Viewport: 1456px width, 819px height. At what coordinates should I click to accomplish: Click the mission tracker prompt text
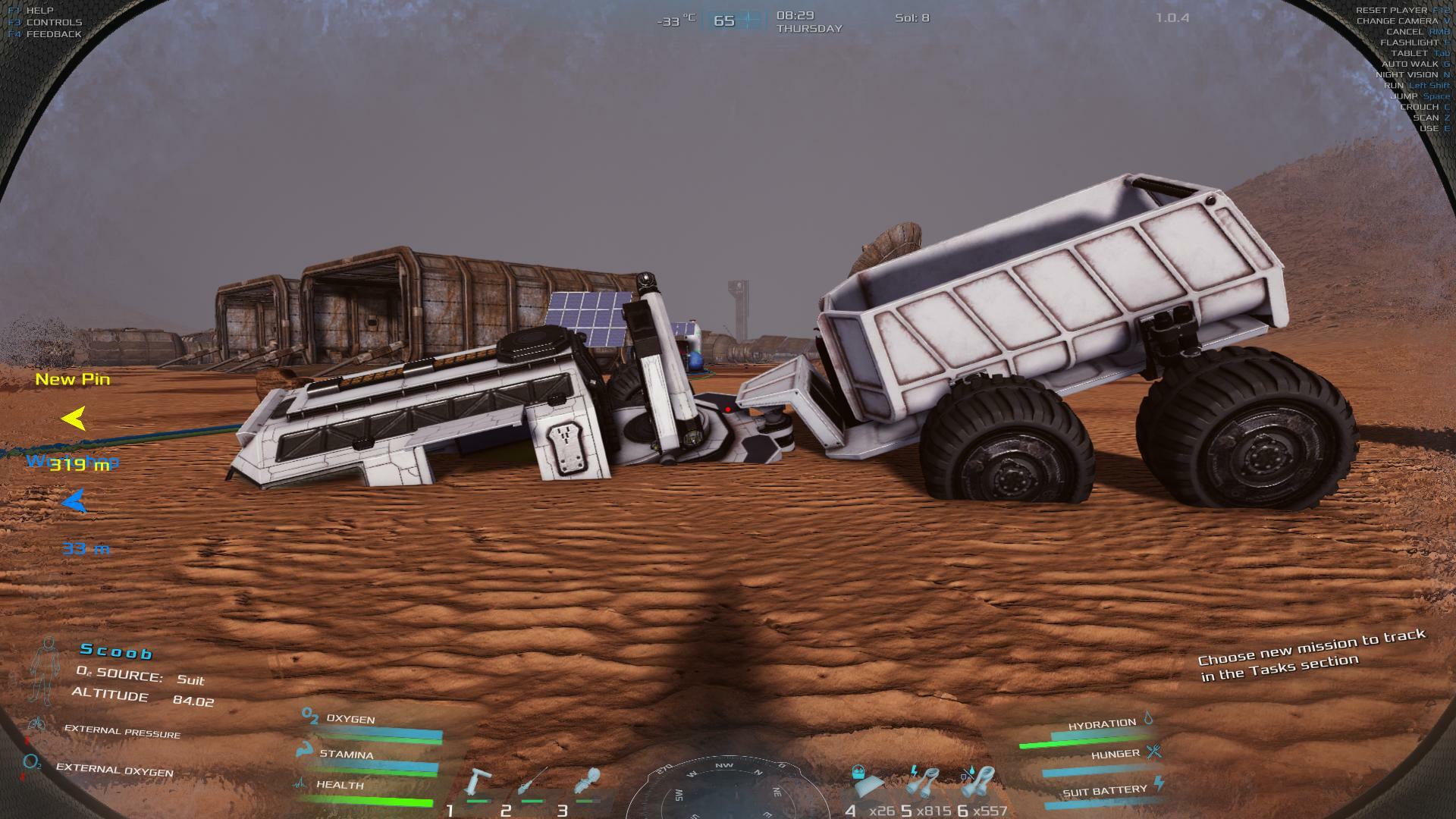click(1310, 654)
